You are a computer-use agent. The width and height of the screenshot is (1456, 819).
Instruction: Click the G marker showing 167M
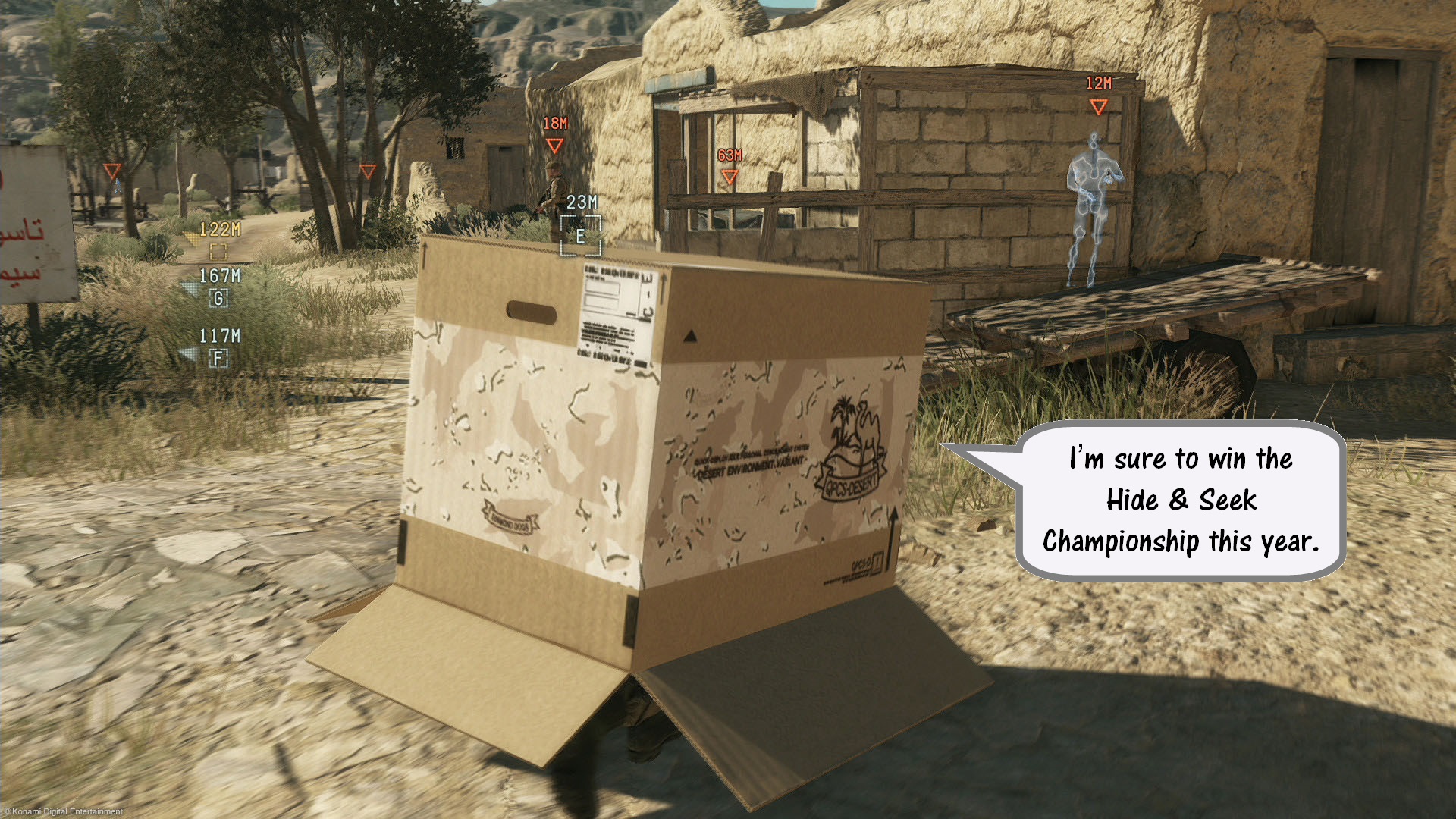click(218, 299)
